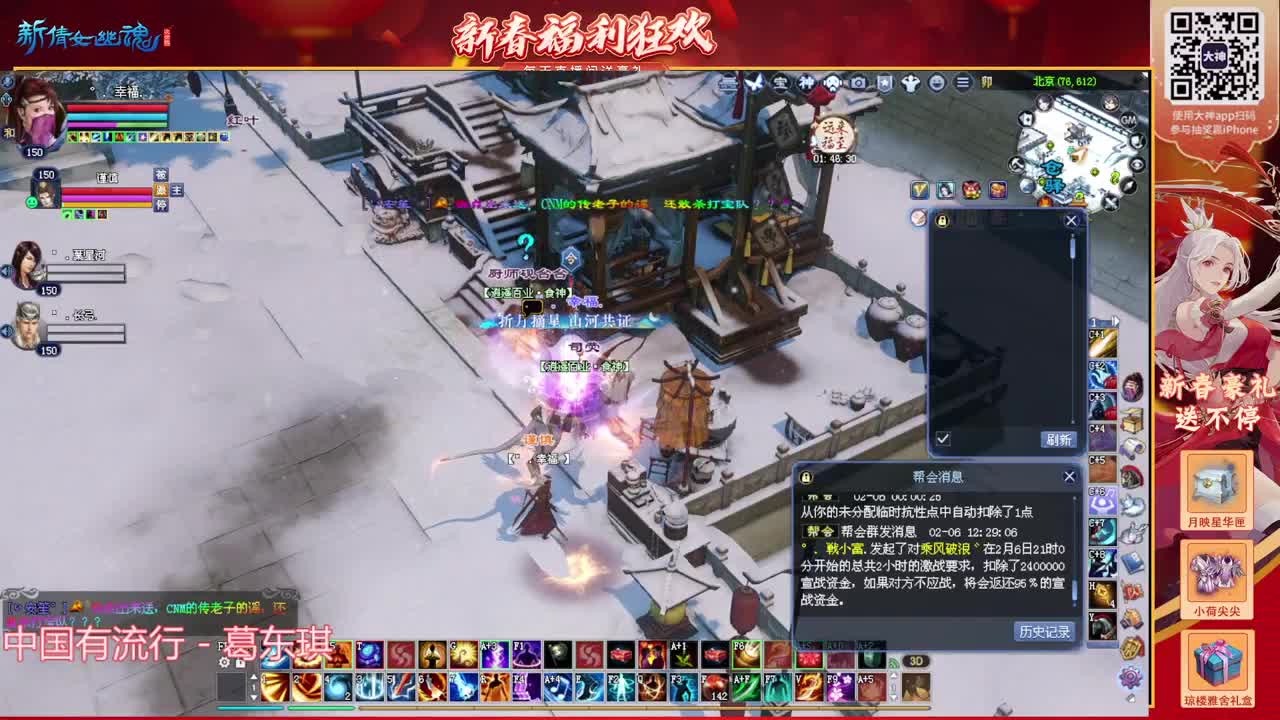Collapse the right sidebar with its arrow
This screenshot has width=1280, height=720.
click(1114, 318)
